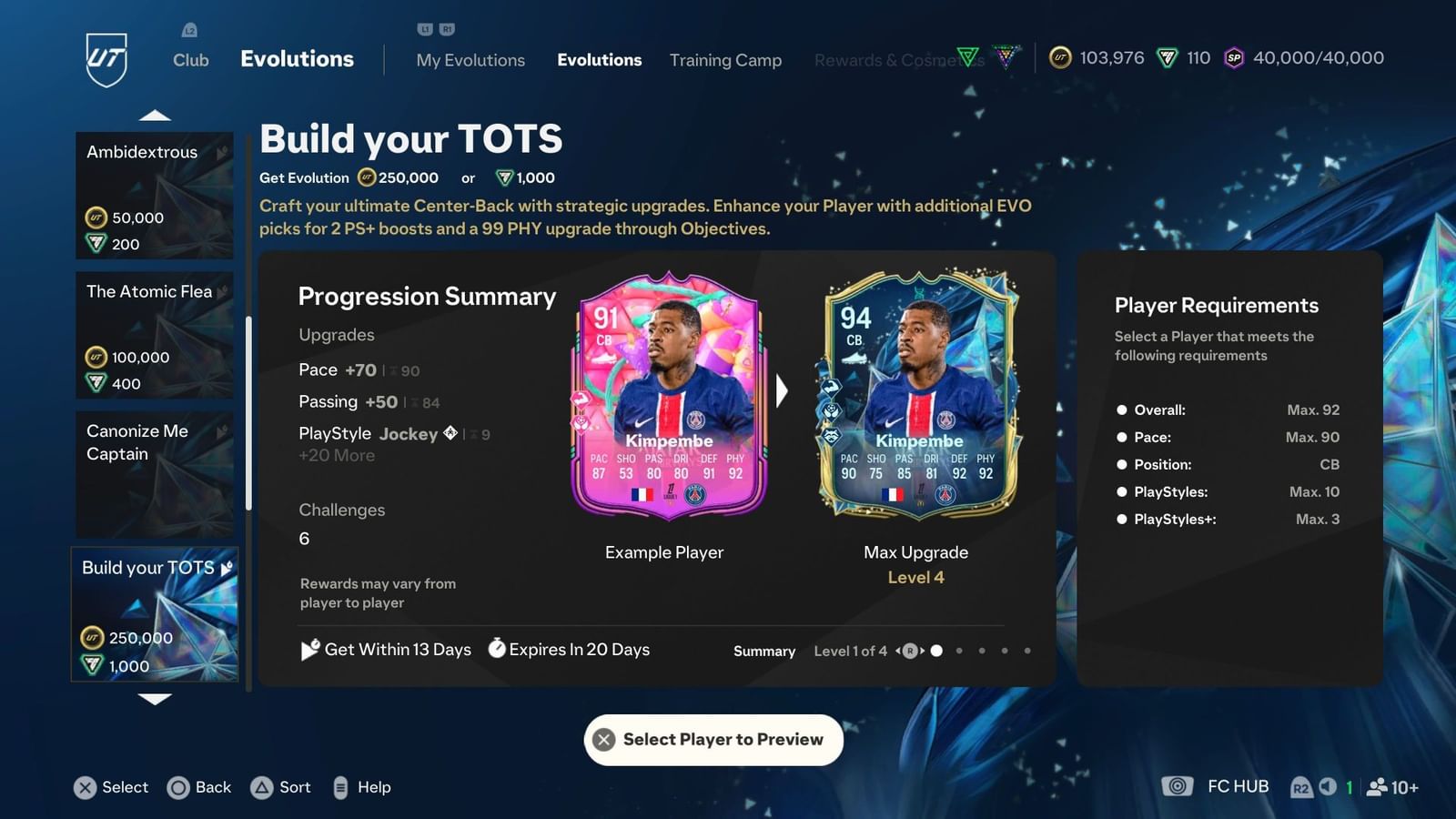1456x819 pixels.
Task: Click the right arrow near Level 1 of 4
Action: tap(922, 651)
